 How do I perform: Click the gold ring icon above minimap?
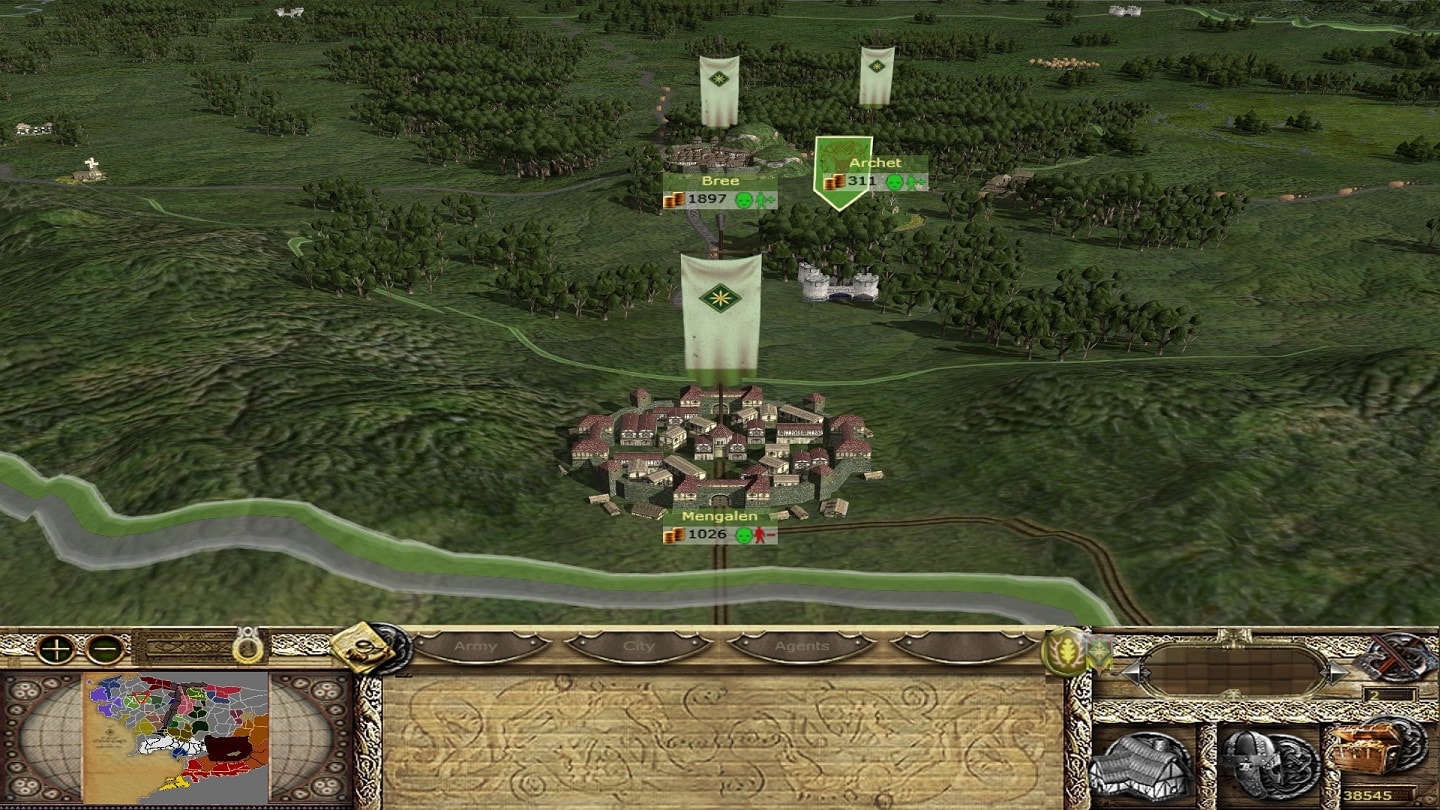click(249, 647)
